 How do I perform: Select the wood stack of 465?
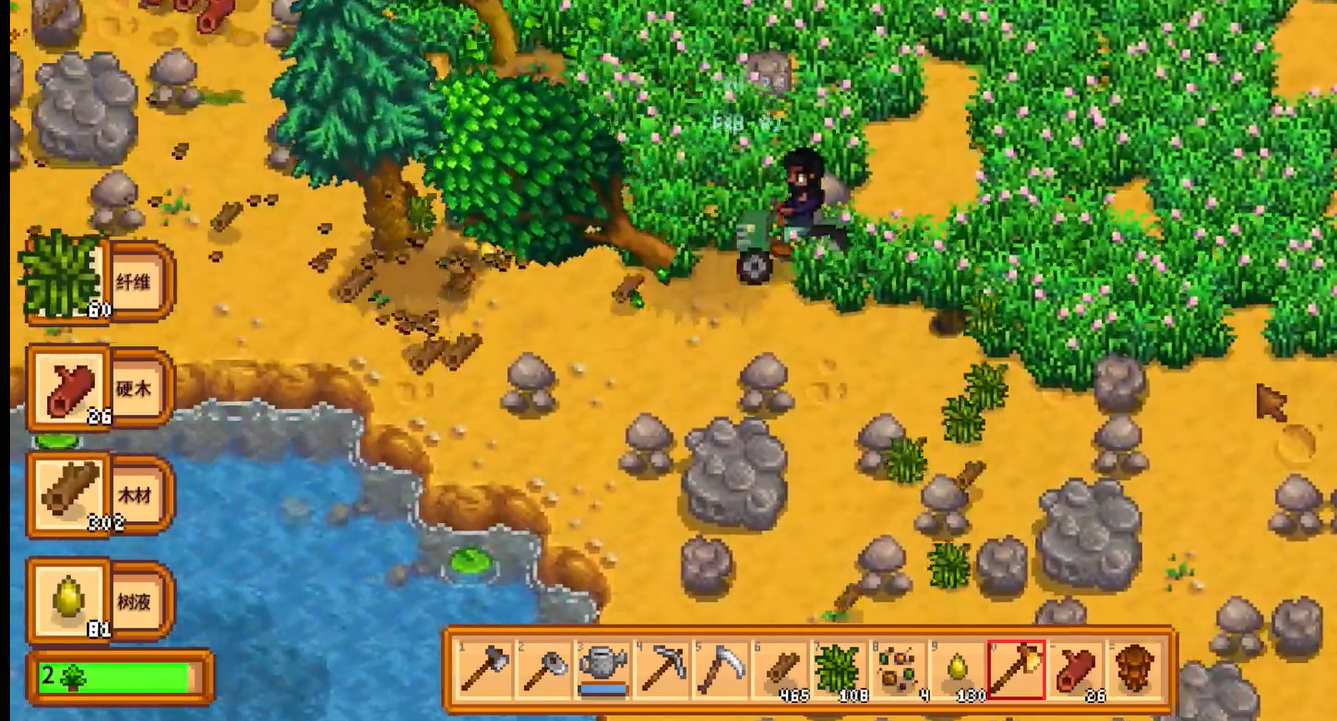pos(780,668)
